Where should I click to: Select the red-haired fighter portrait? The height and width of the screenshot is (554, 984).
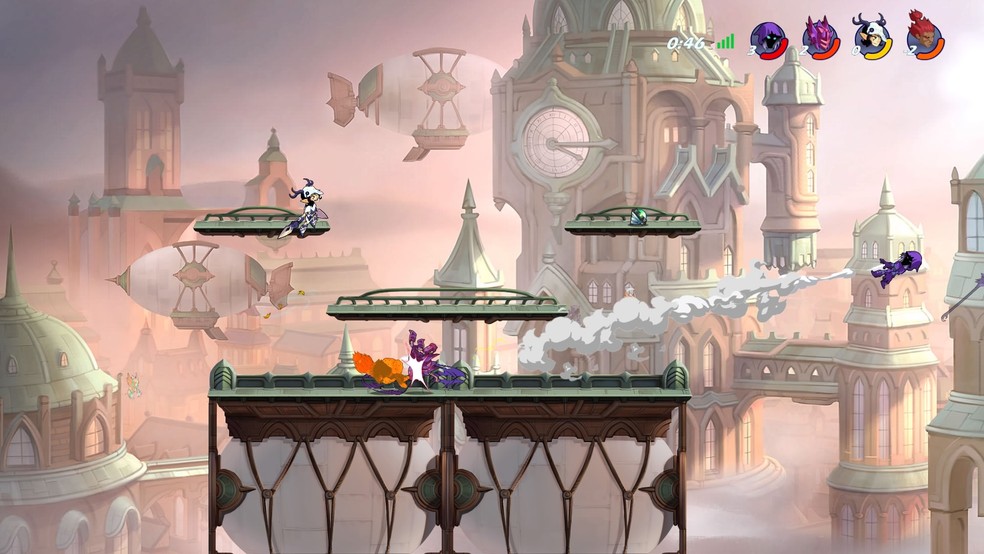[x=924, y=37]
